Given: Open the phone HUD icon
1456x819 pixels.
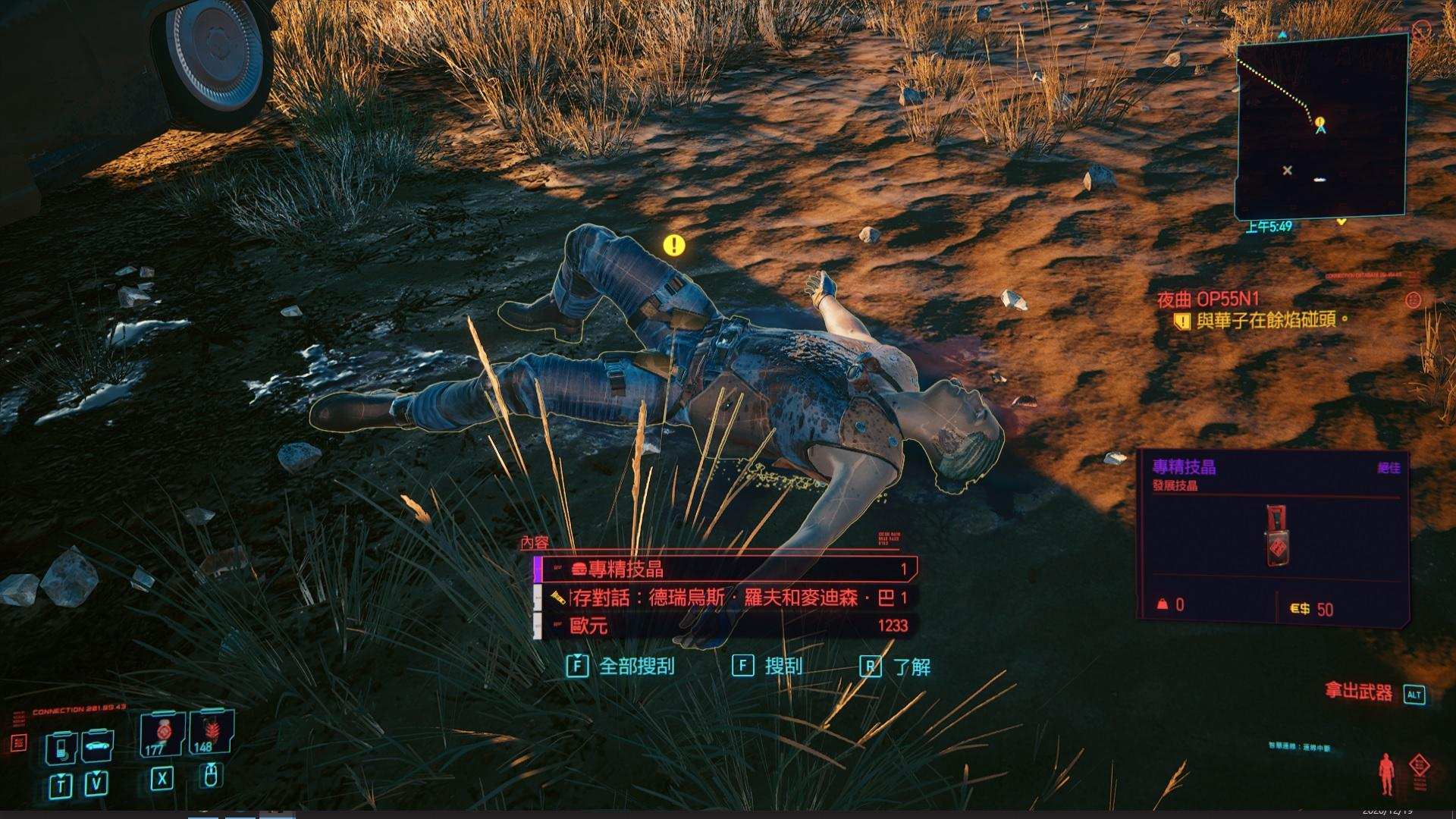Looking at the screenshot, I should (x=61, y=748).
